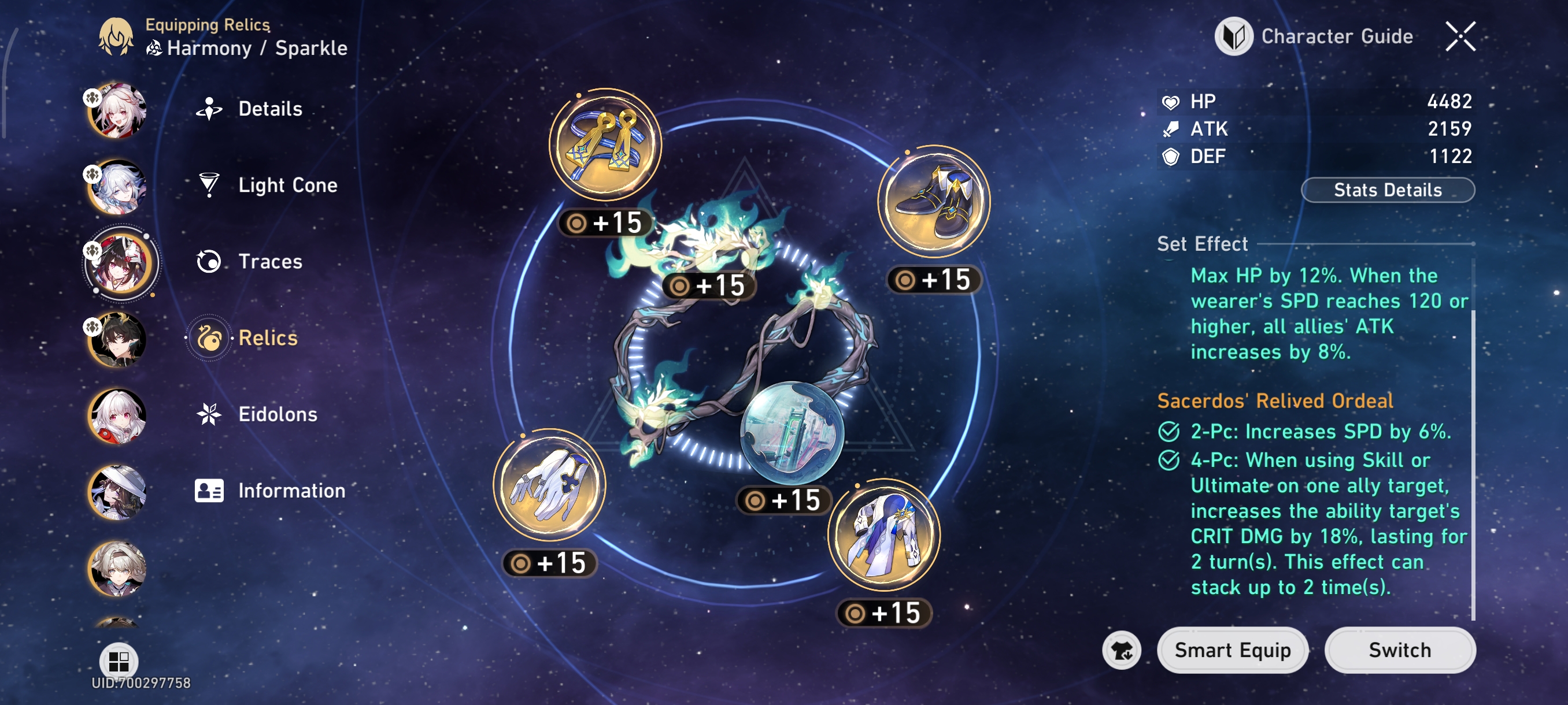
Task: Select the body armor relic slot
Action: pyautogui.click(x=883, y=535)
